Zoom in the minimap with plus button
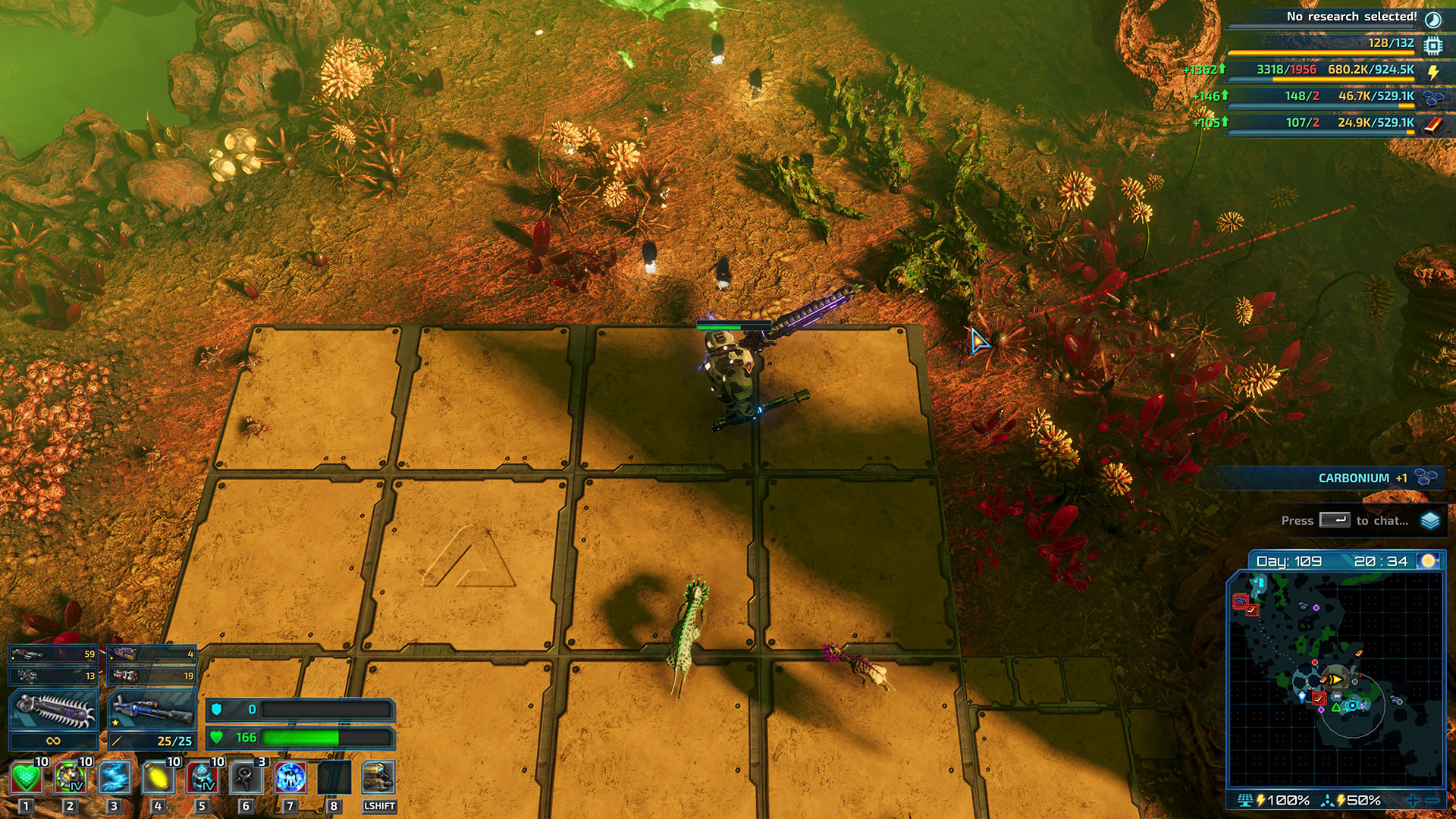Screen dimensions: 1456x819 coord(1412,800)
